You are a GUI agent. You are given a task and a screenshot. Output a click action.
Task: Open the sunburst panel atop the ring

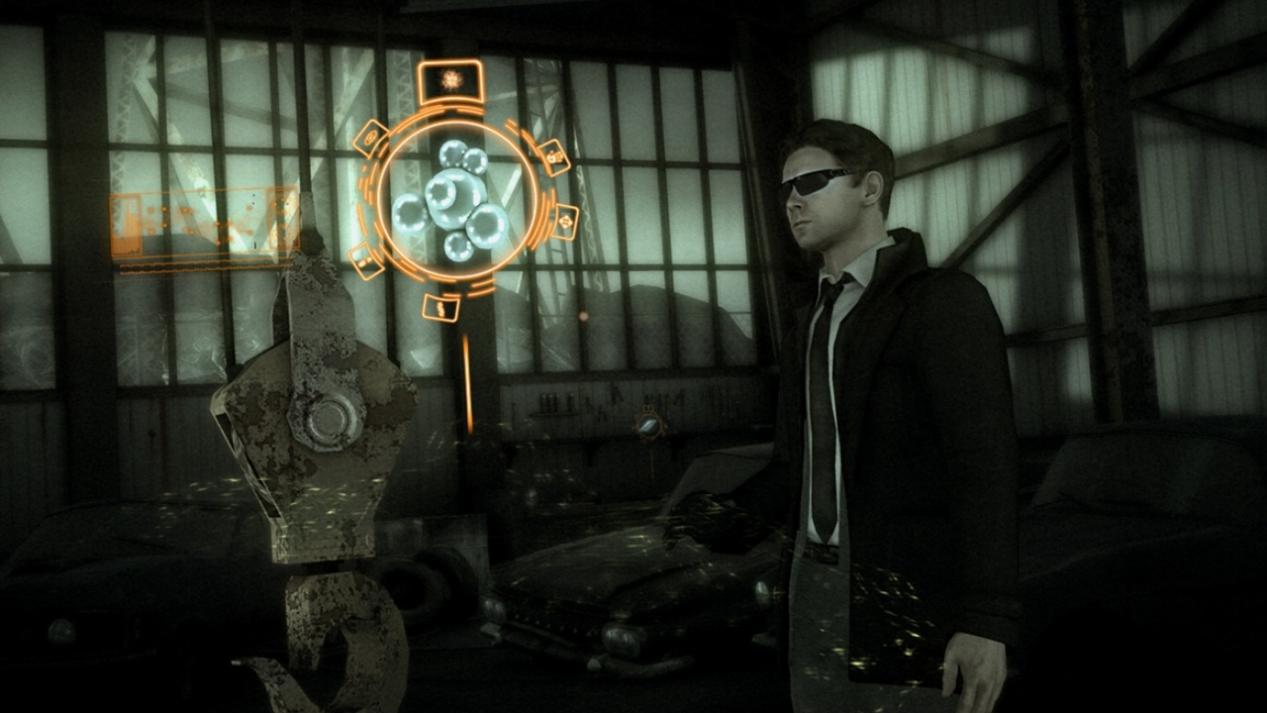450,81
